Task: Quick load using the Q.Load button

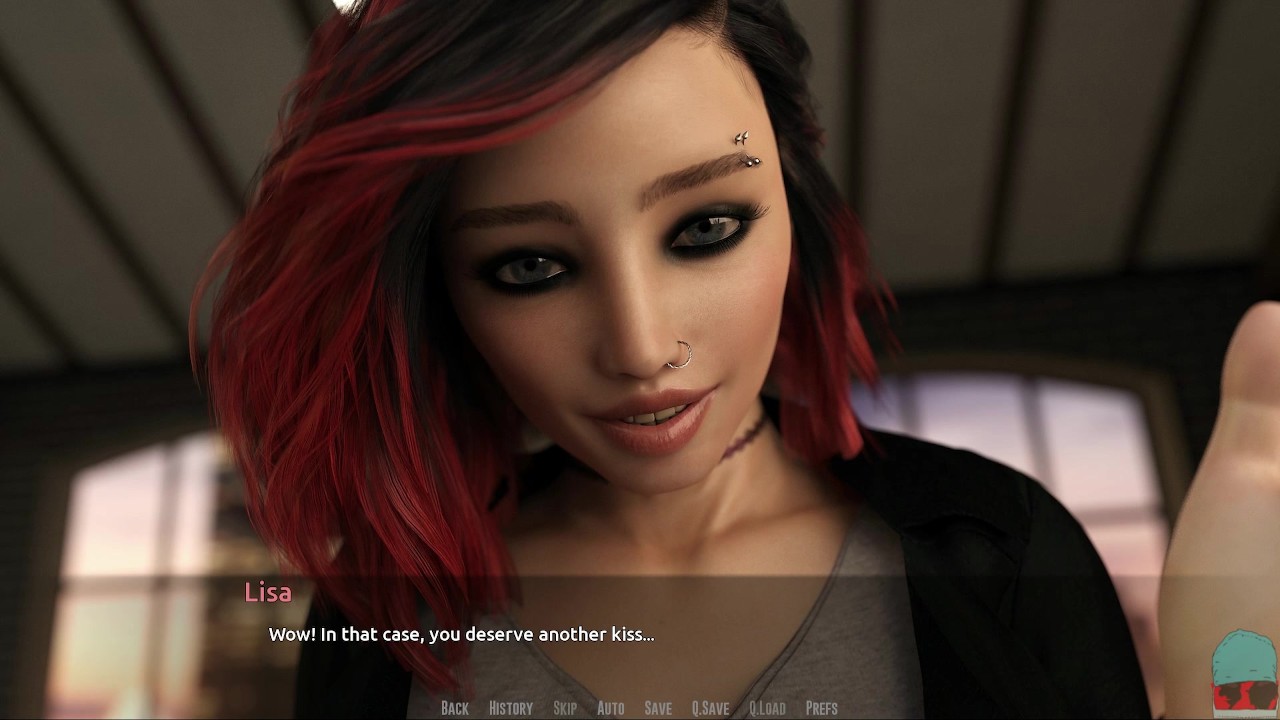Action: (767, 708)
